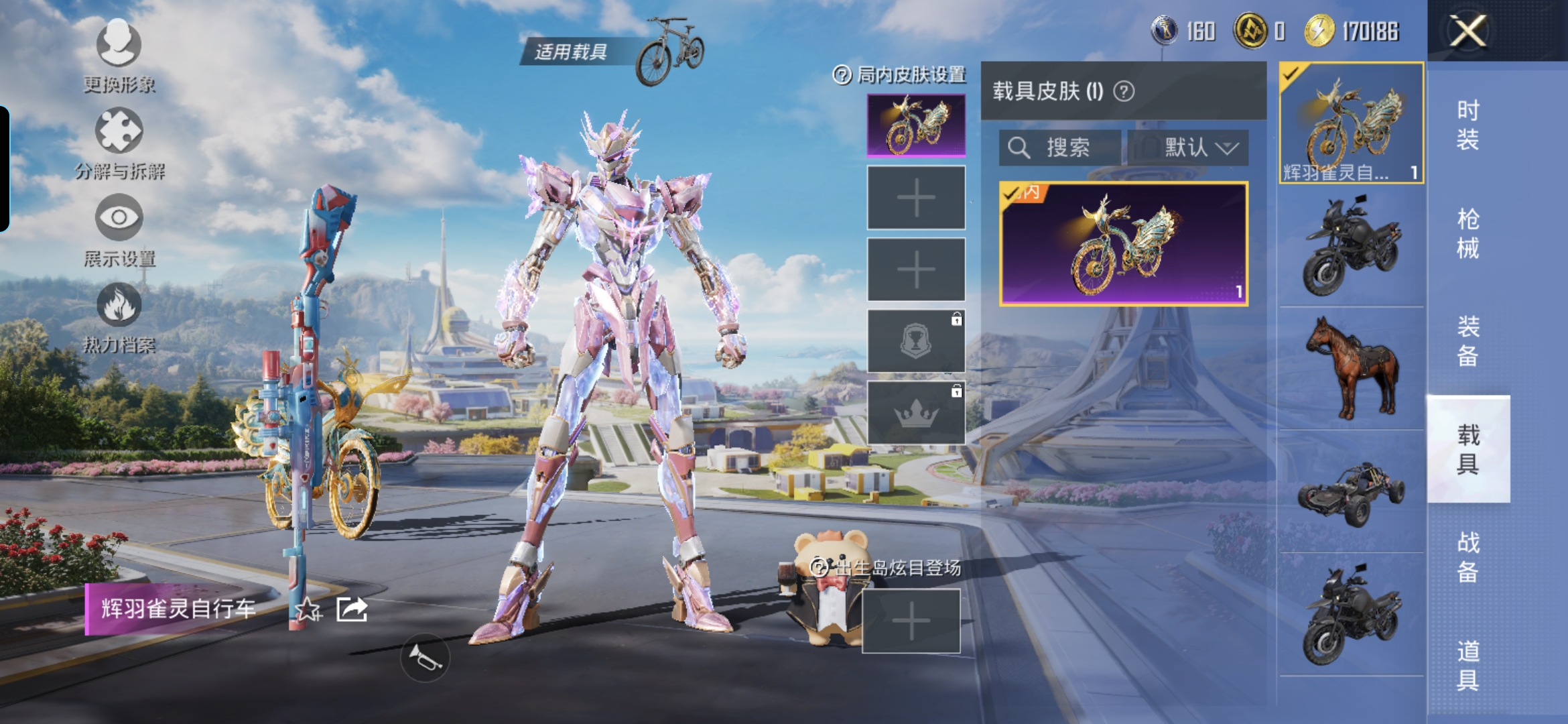Screen dimensions: 1568x724
Task: Open 分解与拆解 dismantle menu
Action: pos(119,143)
